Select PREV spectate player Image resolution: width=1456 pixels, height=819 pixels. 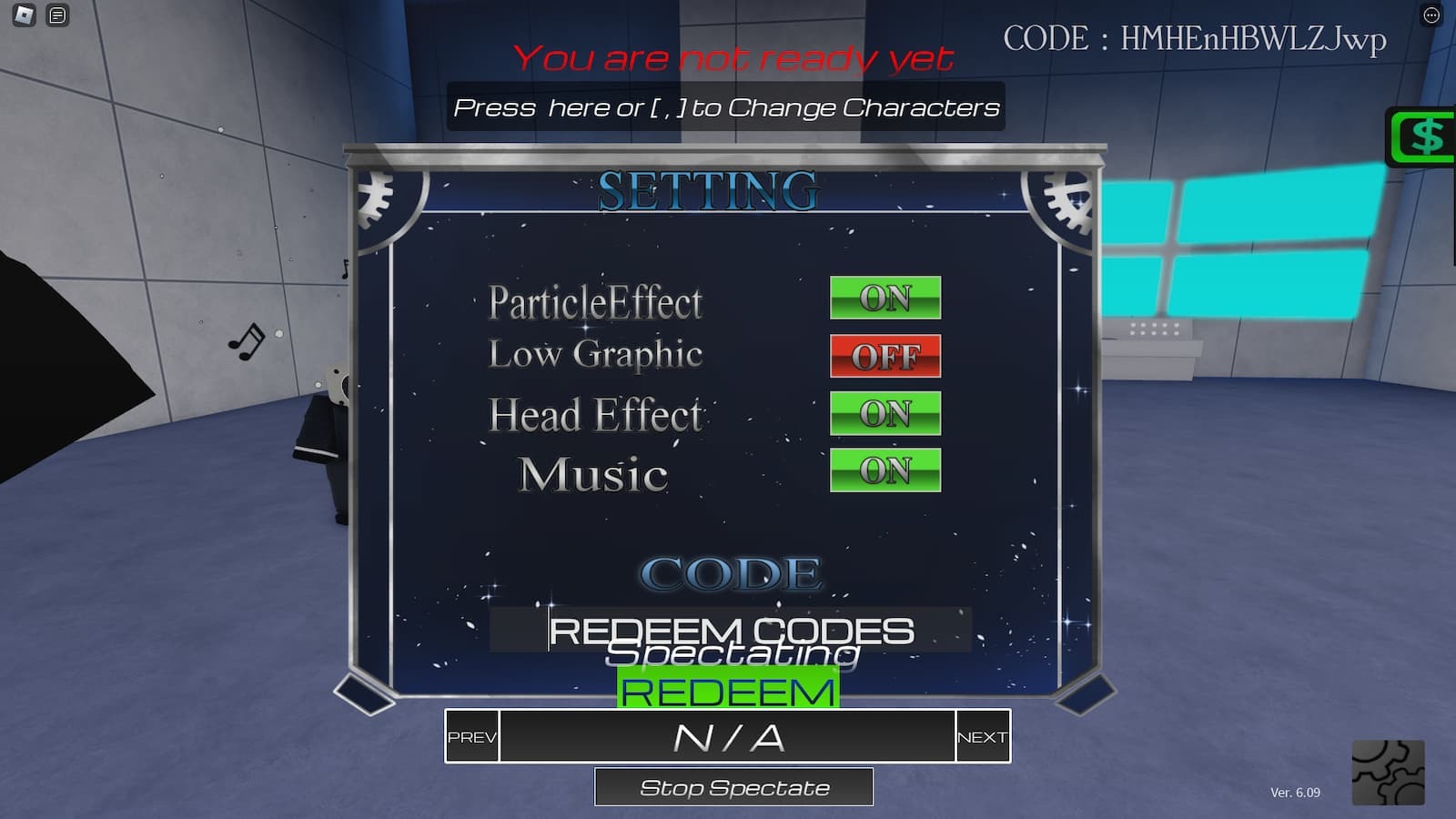tap(471, 736)
